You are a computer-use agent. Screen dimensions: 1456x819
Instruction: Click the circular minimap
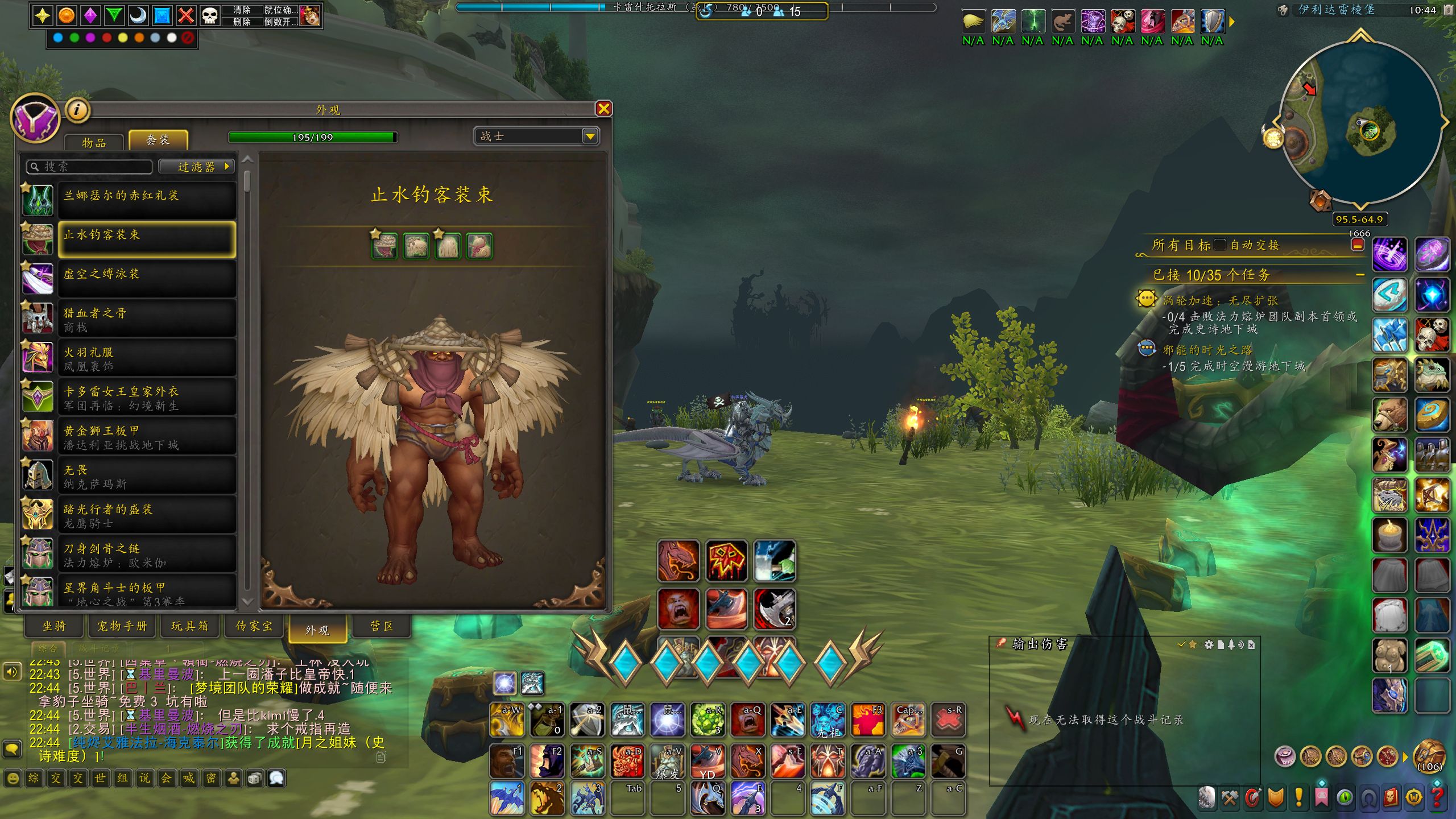click(1359, 122)
